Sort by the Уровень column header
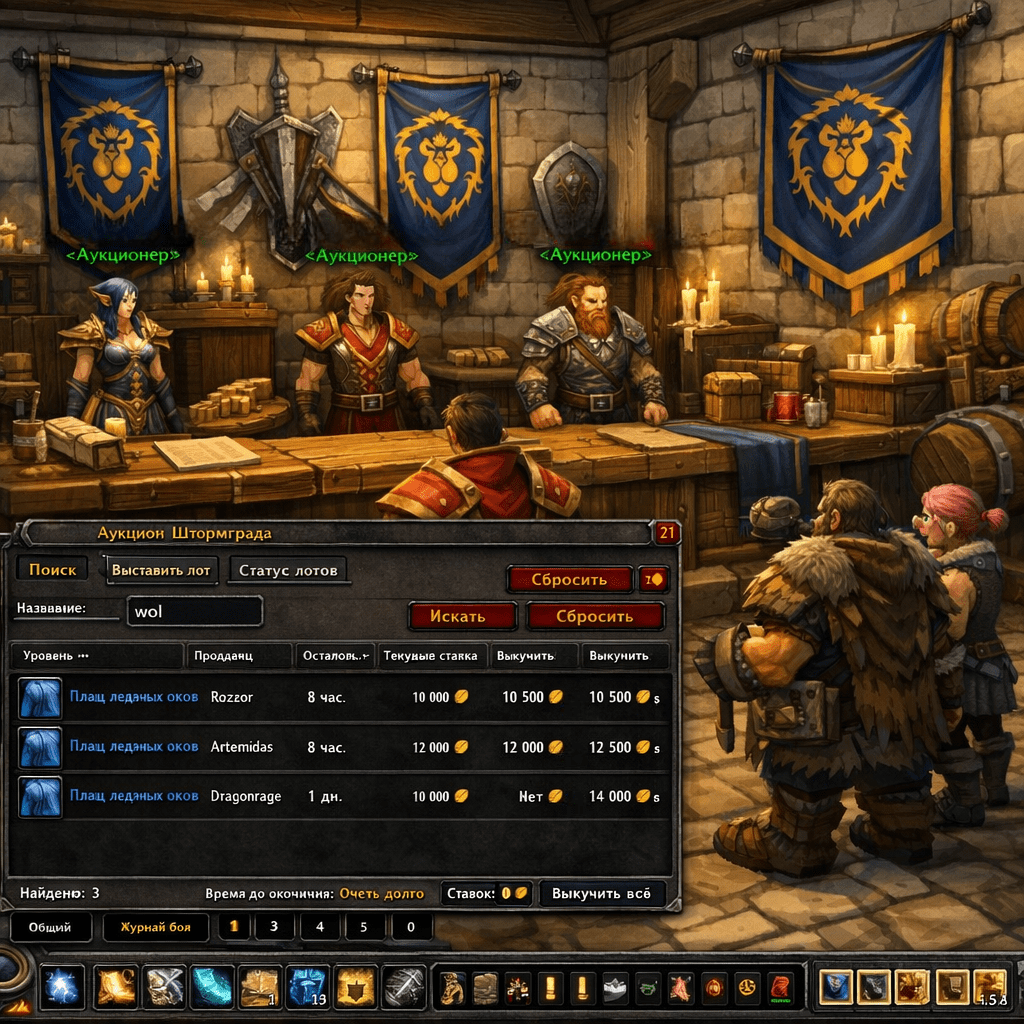This screenshot has height=1024, width=1024. (x=96, y=656)
